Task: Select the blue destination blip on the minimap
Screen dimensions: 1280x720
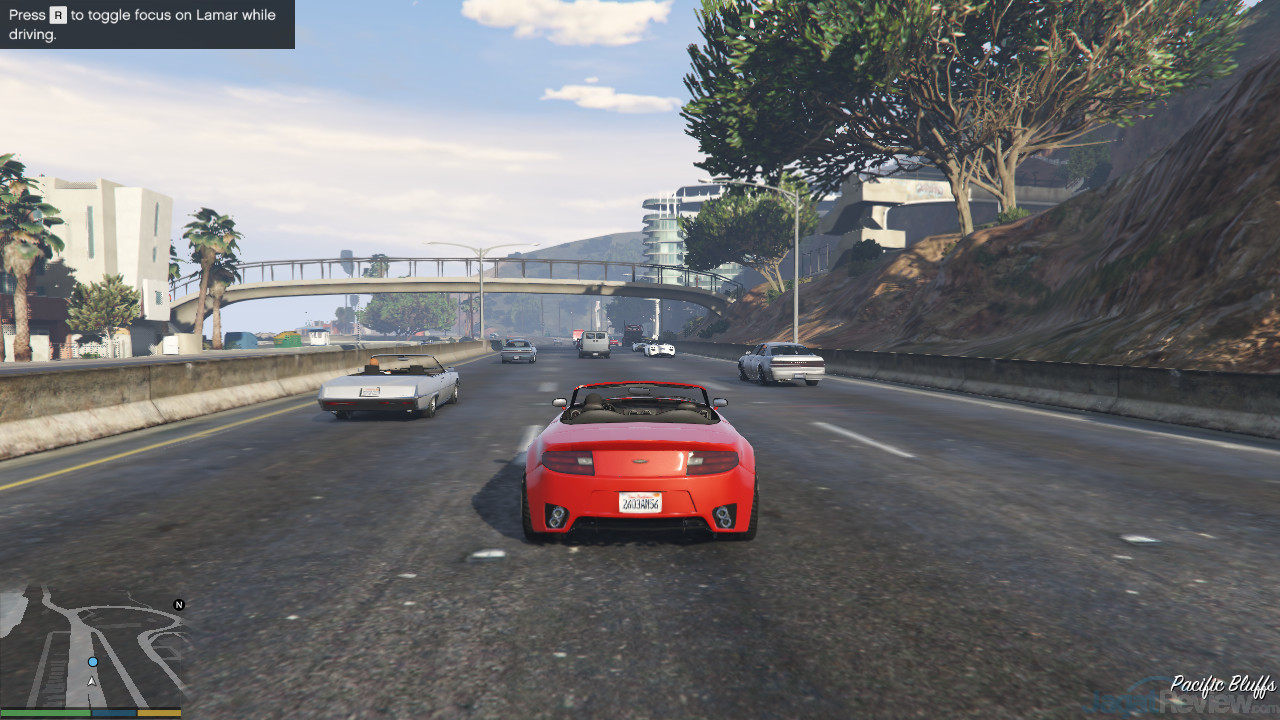Action: (93, 662)
